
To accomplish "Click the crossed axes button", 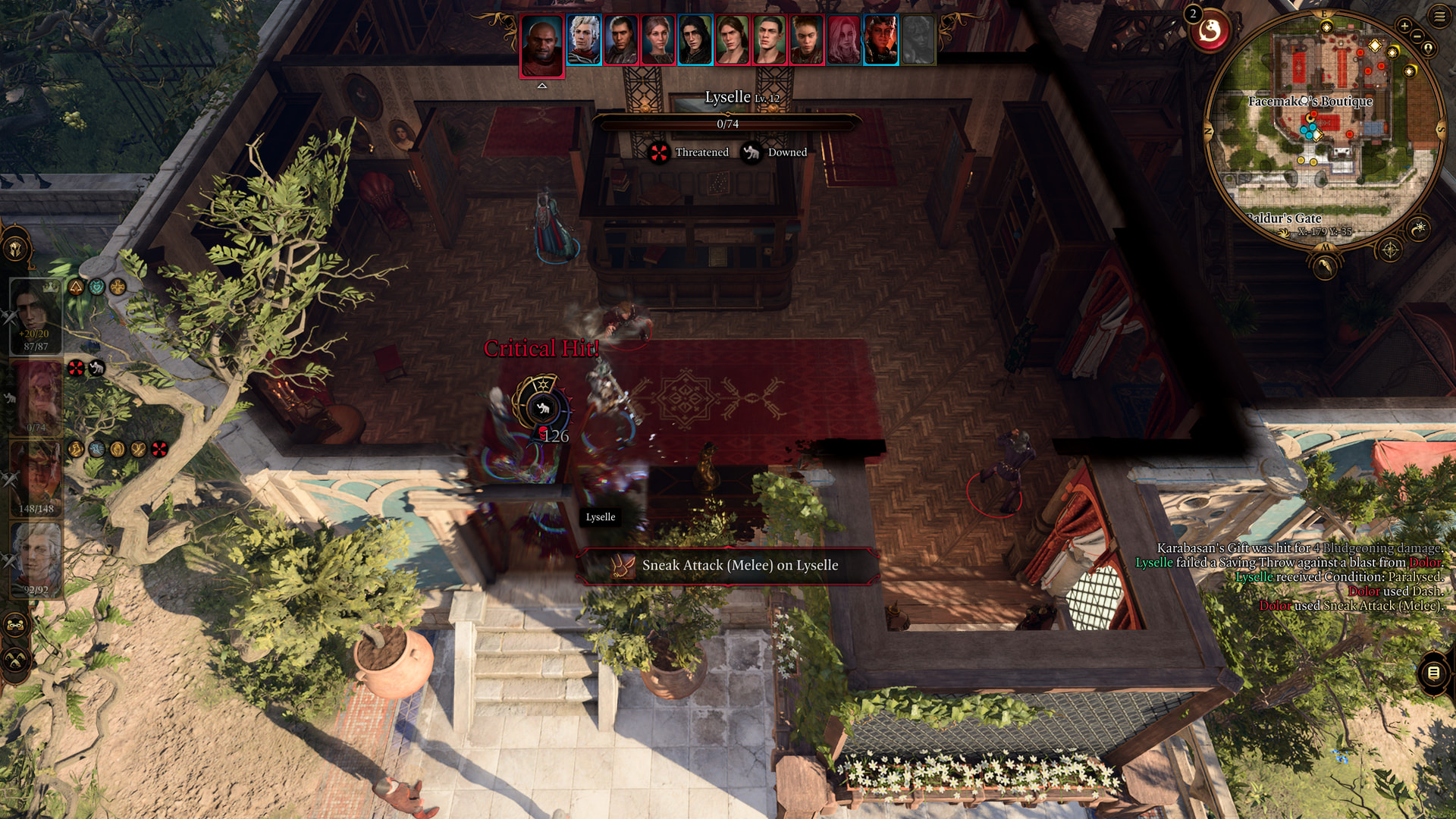I will tap(16, 660).
